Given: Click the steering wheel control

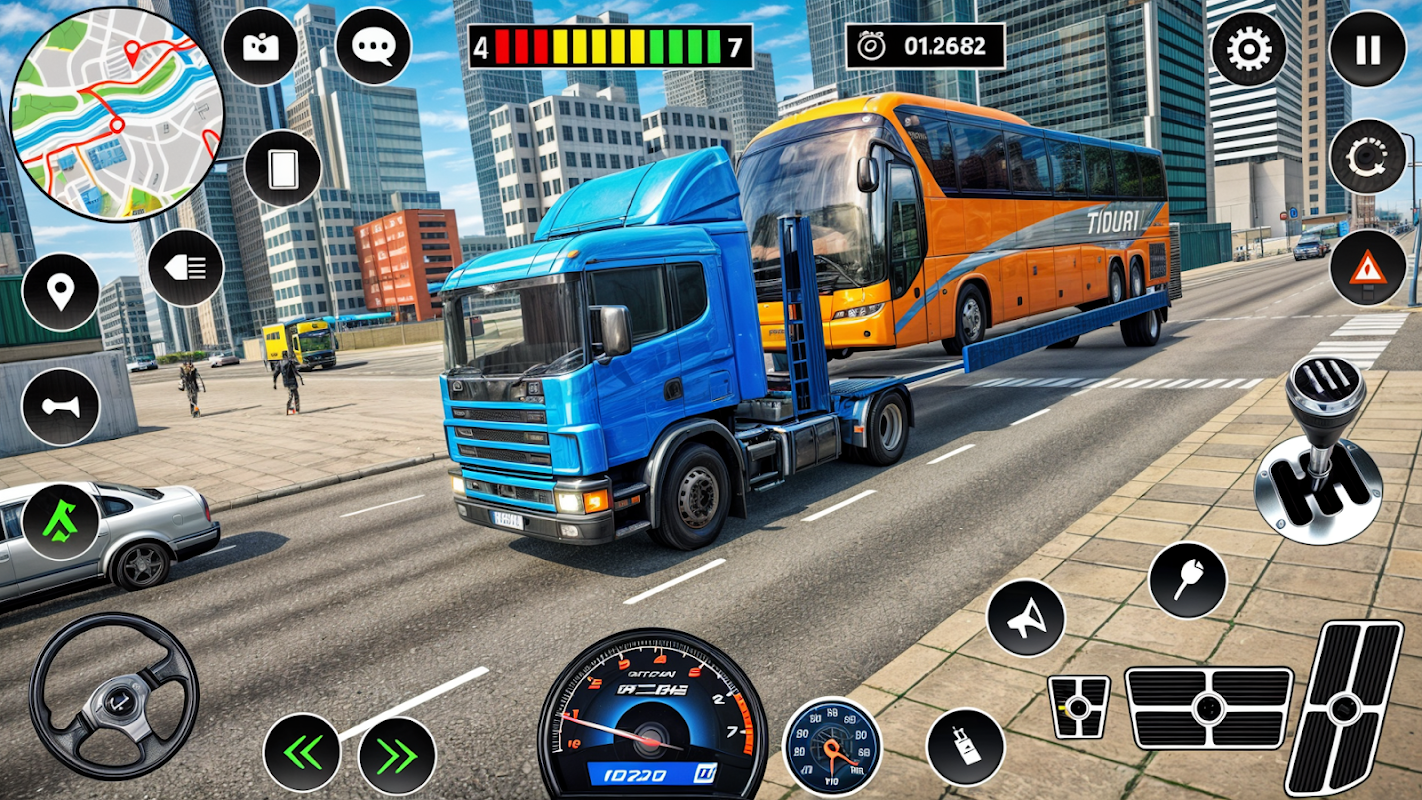Looking at the screenshot, I should (113, 695).
